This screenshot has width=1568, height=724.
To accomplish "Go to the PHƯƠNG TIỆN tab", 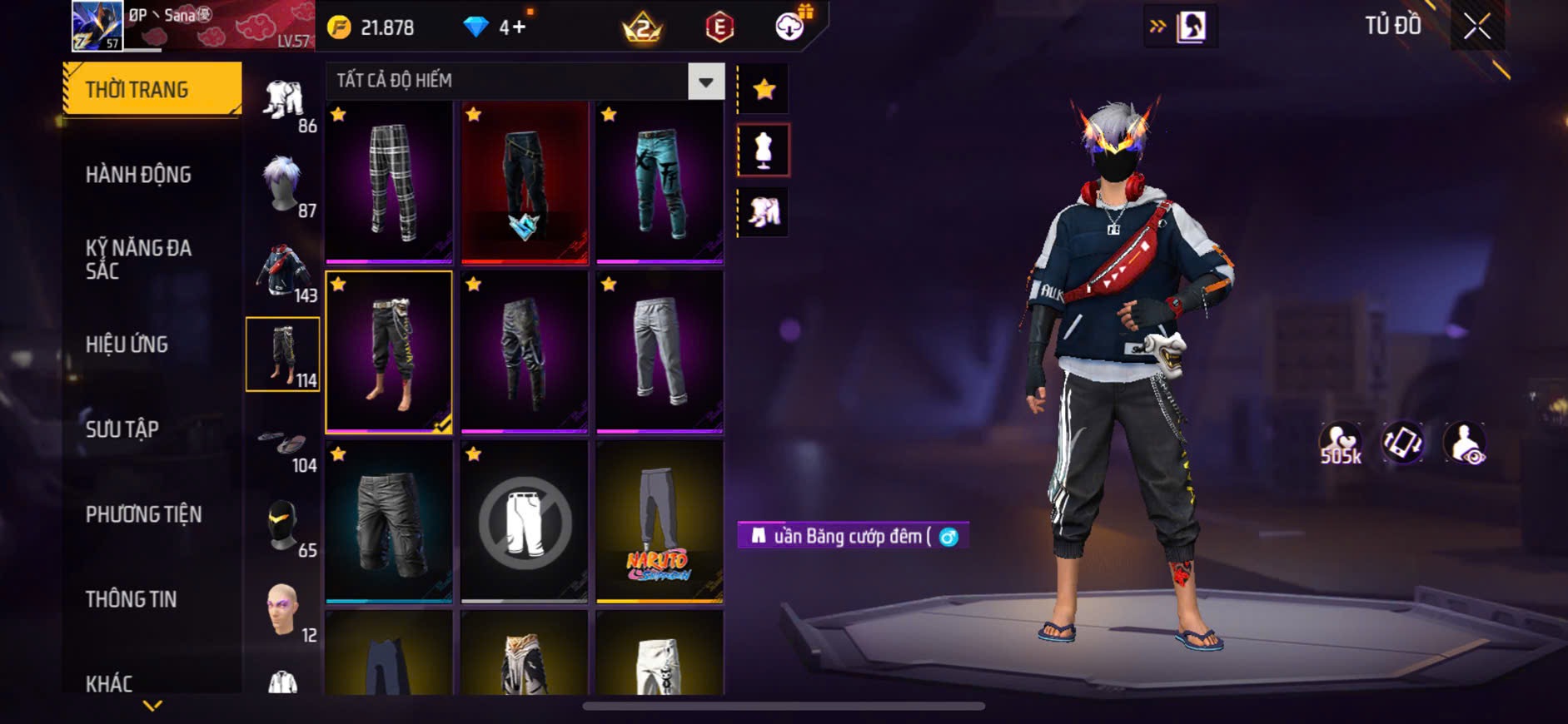I will click(x=143, y=514).
